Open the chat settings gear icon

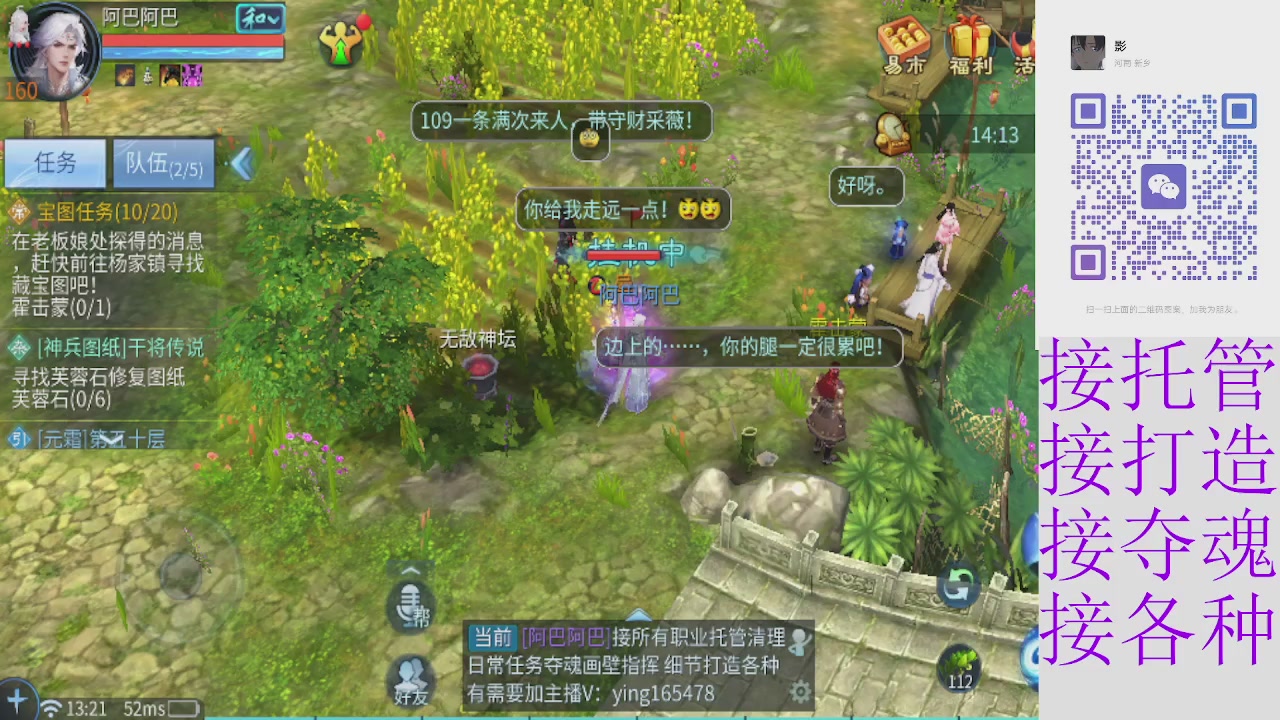click(800, 690)
